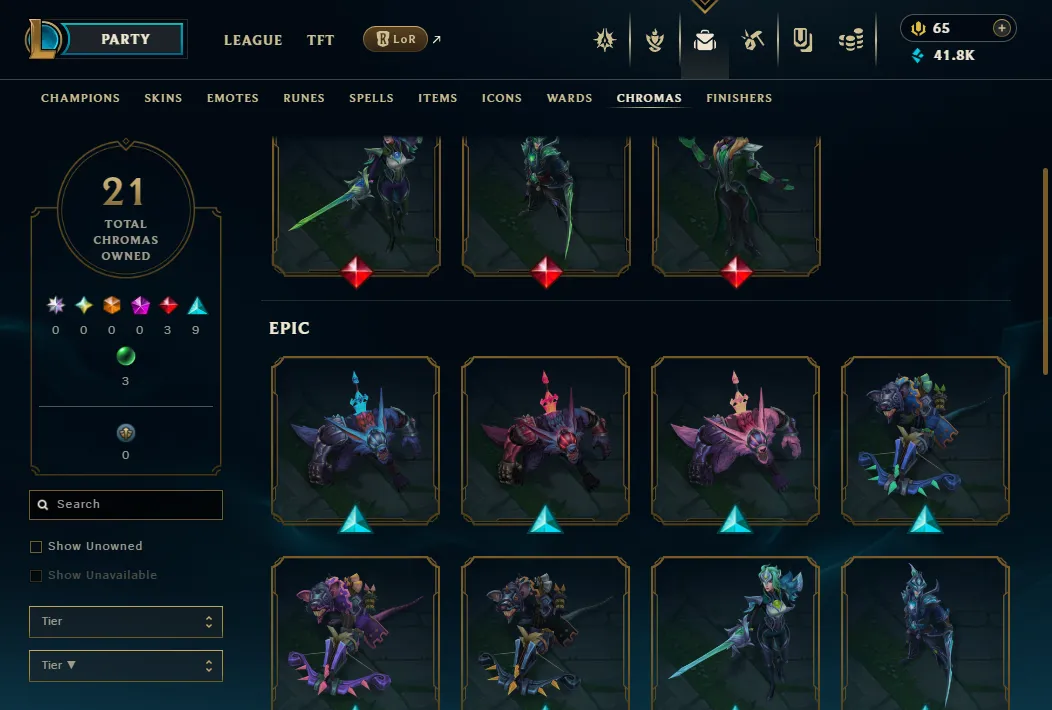Click the chroma Search field
The image size is (1052, 710).
(126, 505)
